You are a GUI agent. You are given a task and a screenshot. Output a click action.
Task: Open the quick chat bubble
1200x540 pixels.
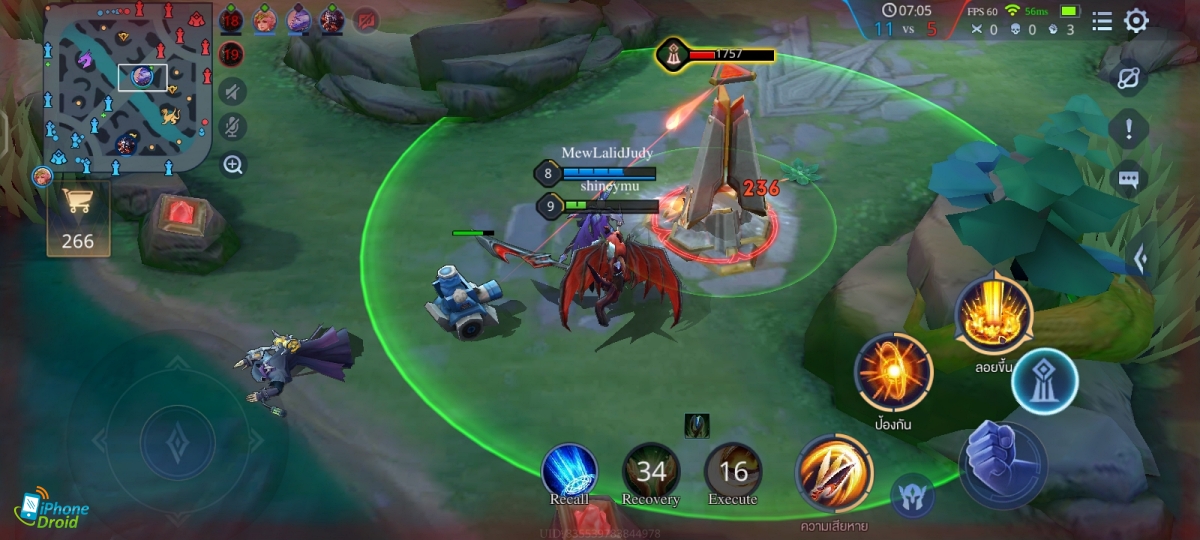click(x=1129, y=180)
